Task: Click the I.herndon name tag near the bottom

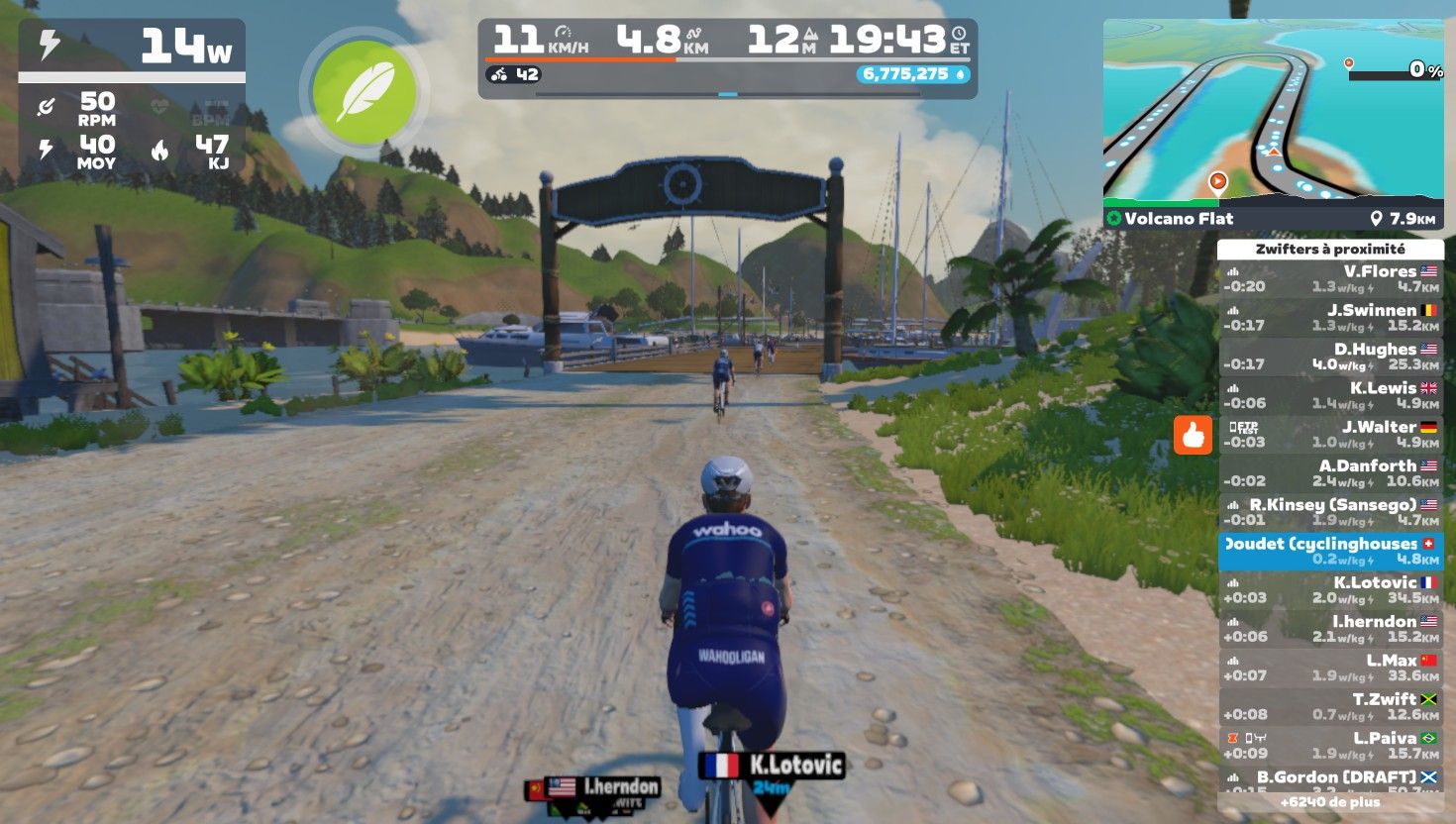Action: click(604, 787)
